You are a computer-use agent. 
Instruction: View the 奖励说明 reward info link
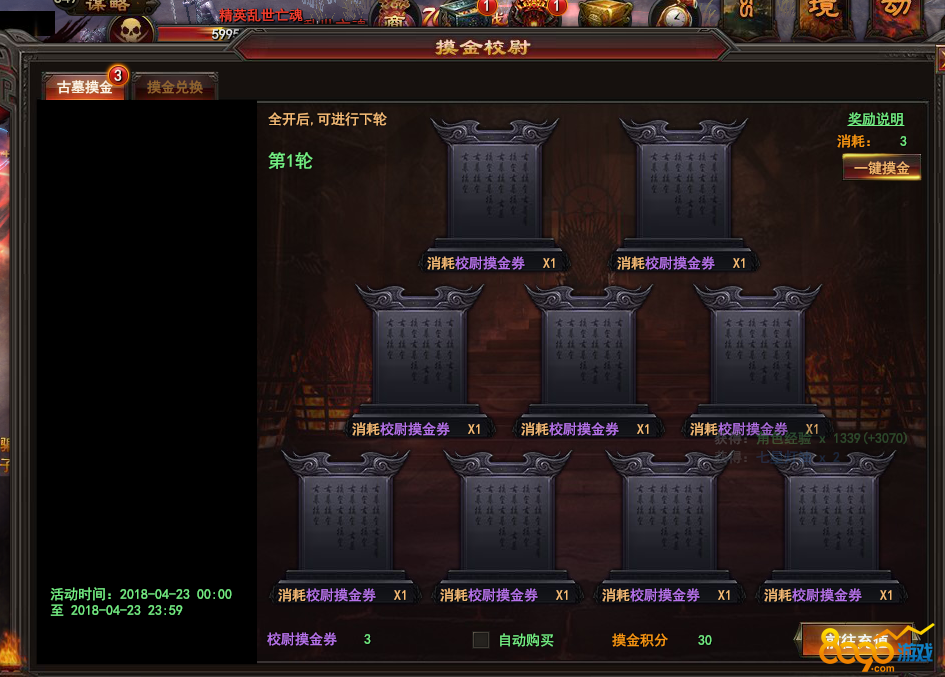coord(875,119)
